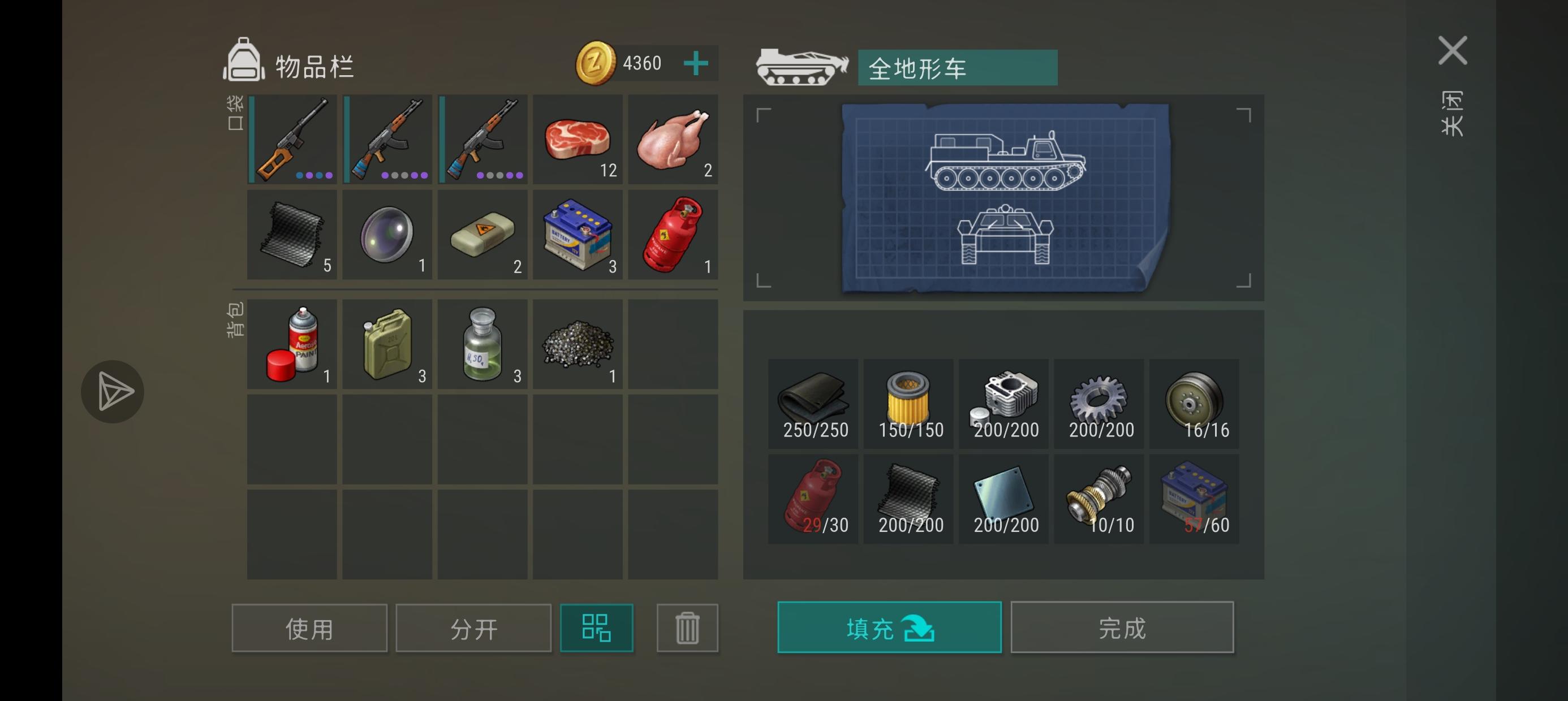Image resolution: width=1568 pixels, height=701 pixels.
Task: Select the 16/16 wheel part slot
Action: (1194, 404)
